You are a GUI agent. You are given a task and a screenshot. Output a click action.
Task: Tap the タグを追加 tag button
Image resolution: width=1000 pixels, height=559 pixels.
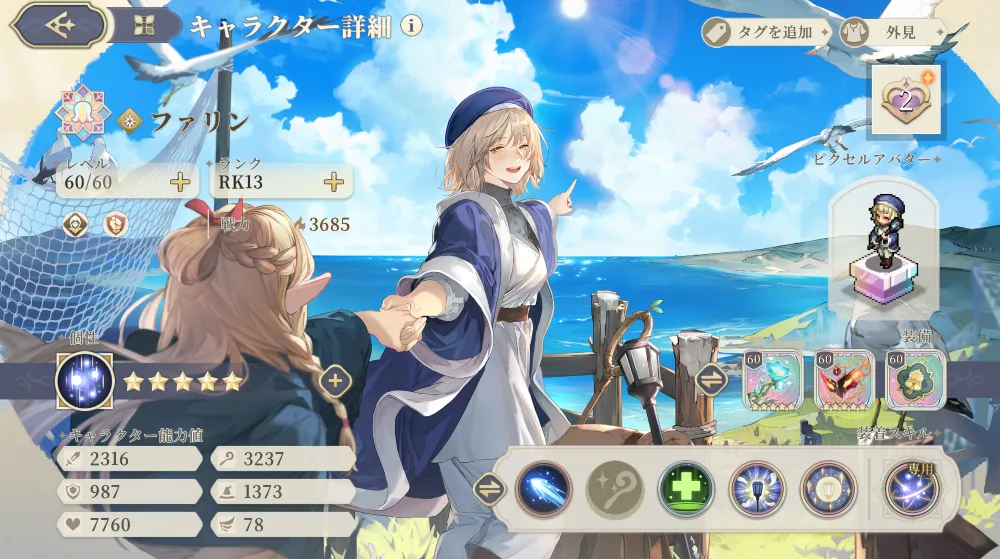[766, 33]
